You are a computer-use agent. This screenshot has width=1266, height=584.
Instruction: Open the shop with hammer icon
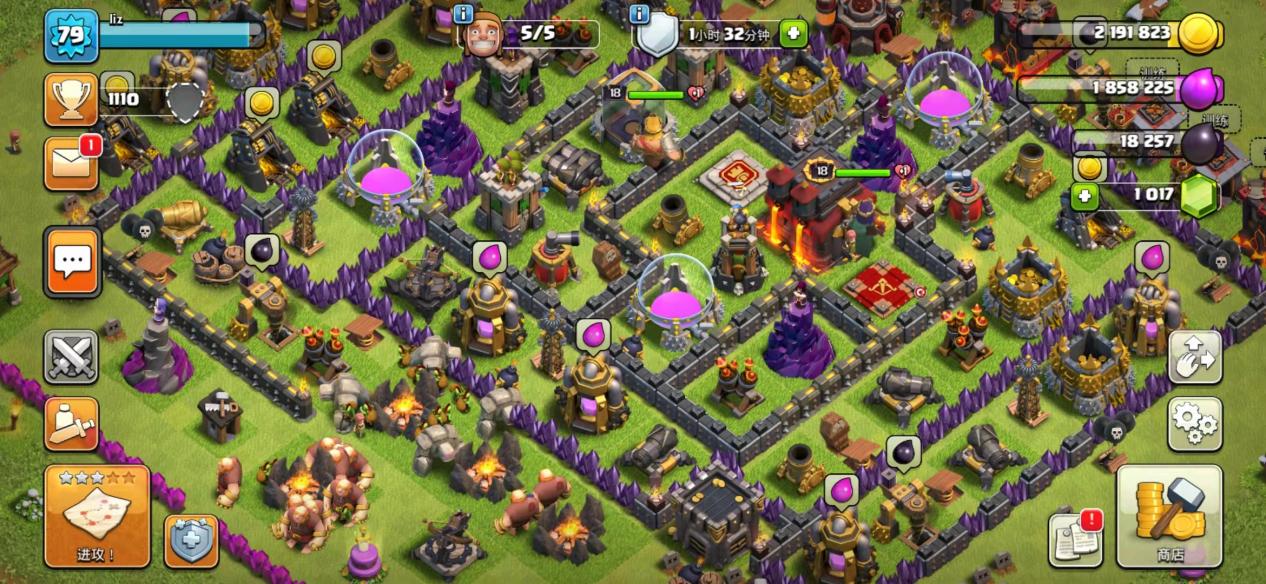[1169, 515]
